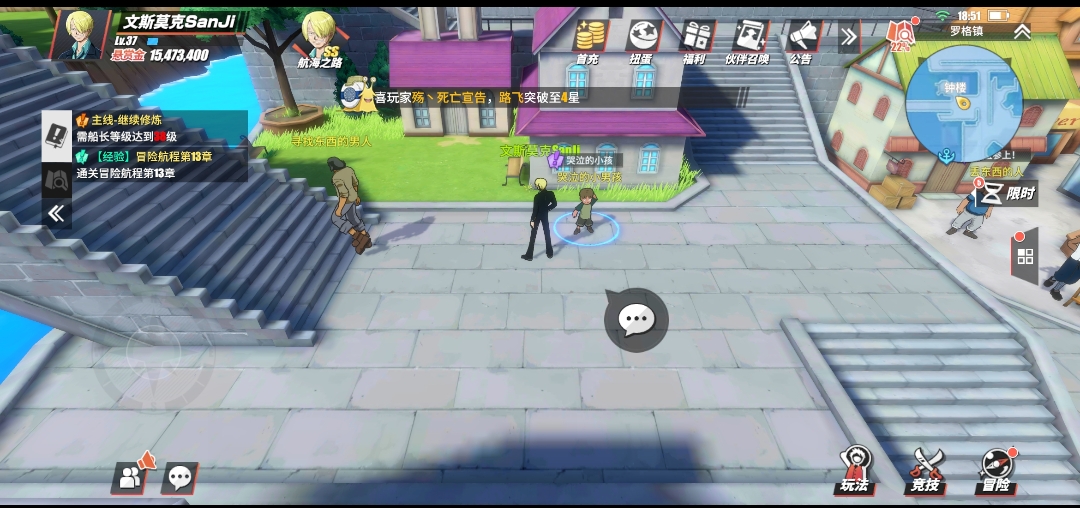Open the four-square grid menu

pos(1025,257)
